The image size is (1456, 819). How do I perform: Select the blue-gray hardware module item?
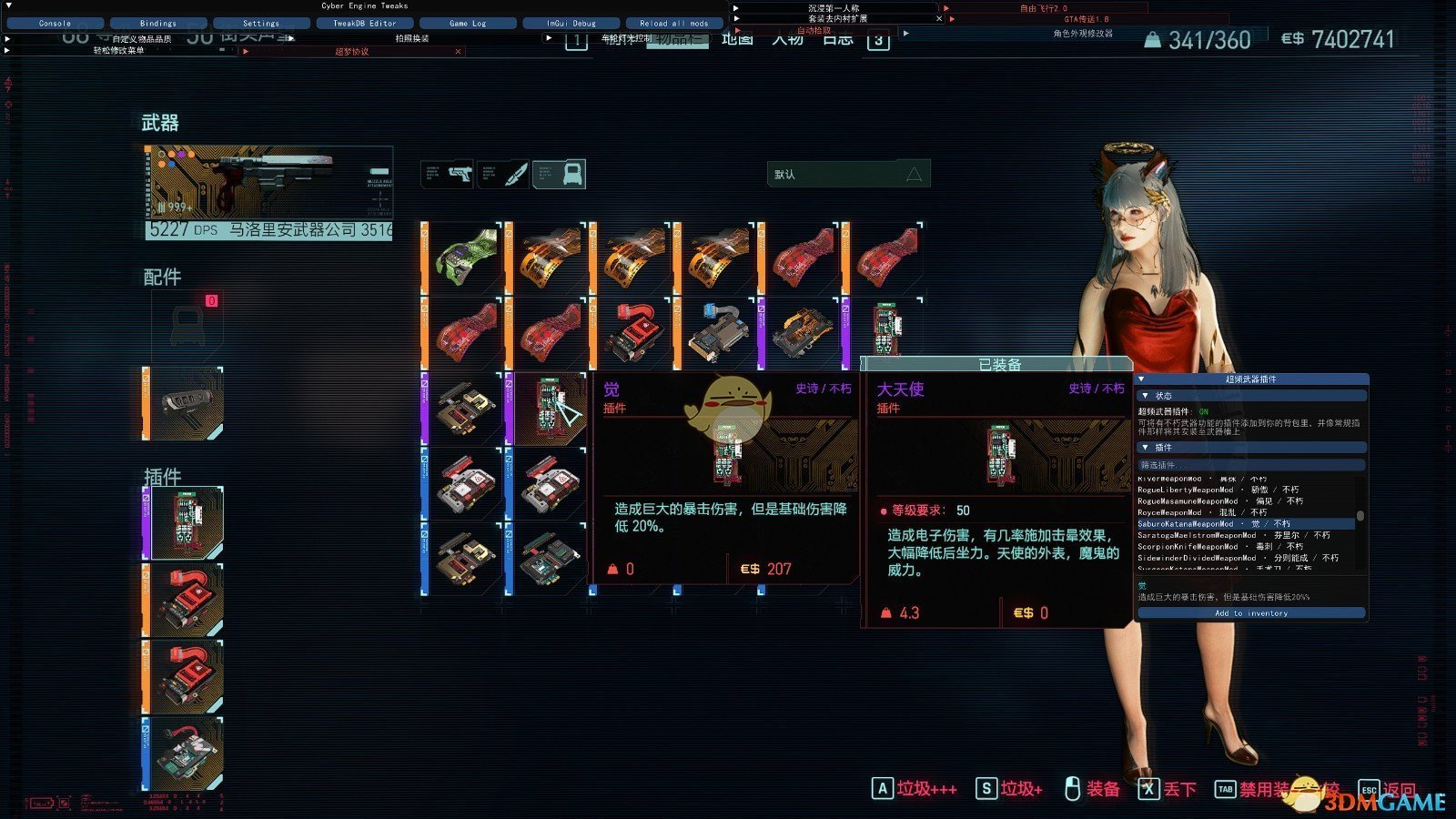(718, 333)
